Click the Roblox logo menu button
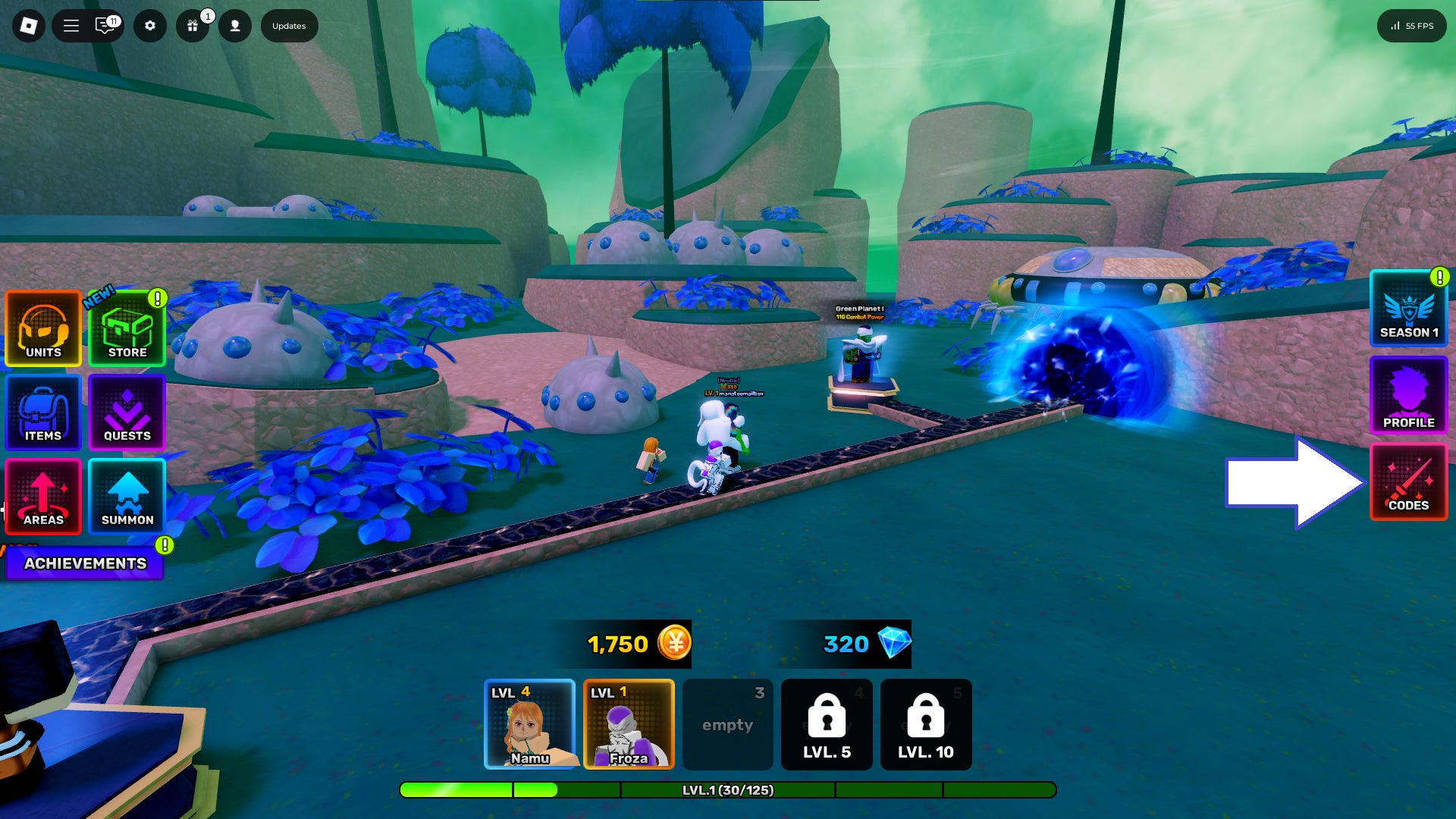This screenshot has height=819, width=1456. tap(29, 26)
